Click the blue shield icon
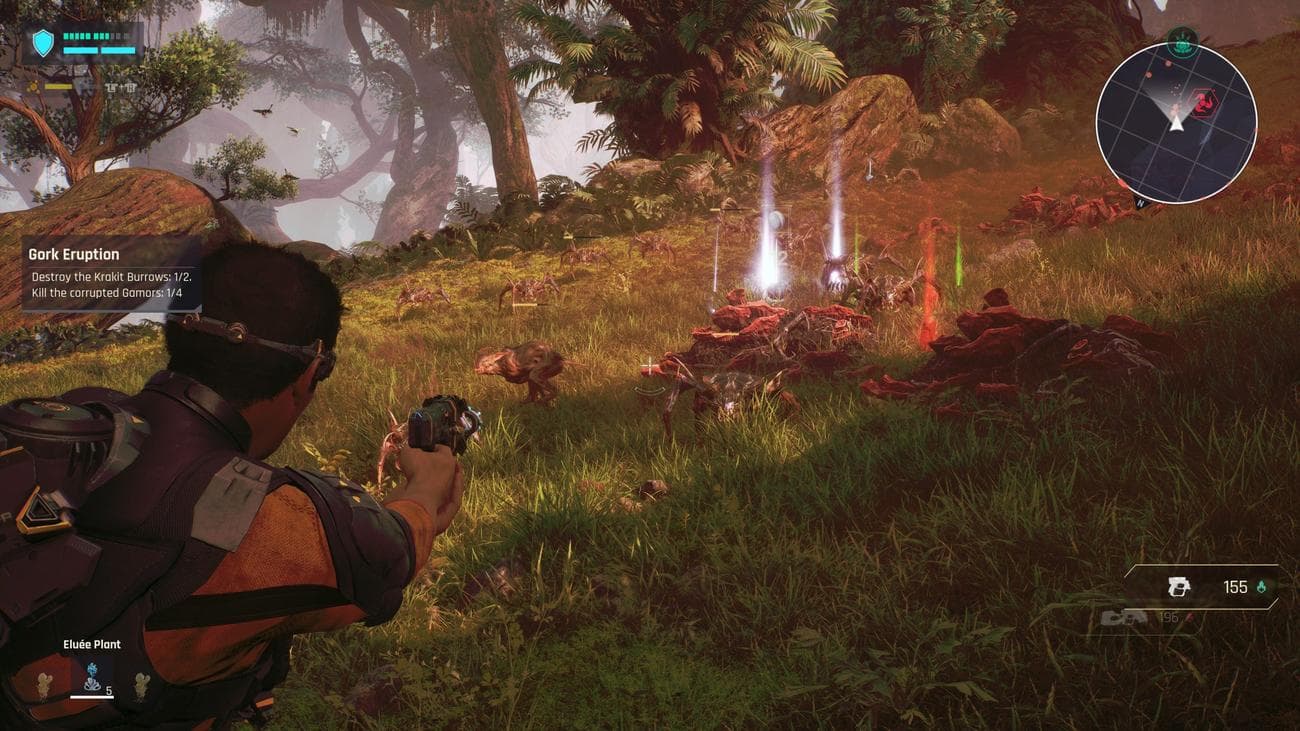Screen dimensions: 1300x731 [x=43, y=43]
